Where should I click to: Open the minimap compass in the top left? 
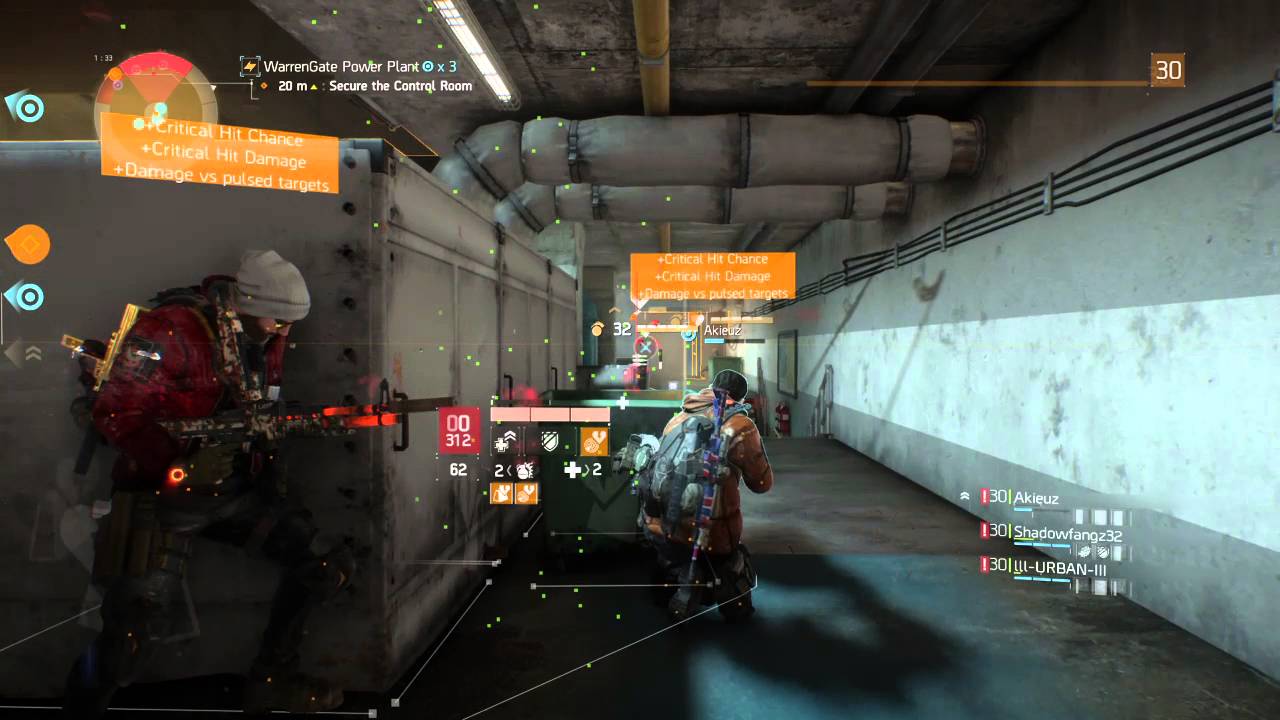click(x=150, y=78)
